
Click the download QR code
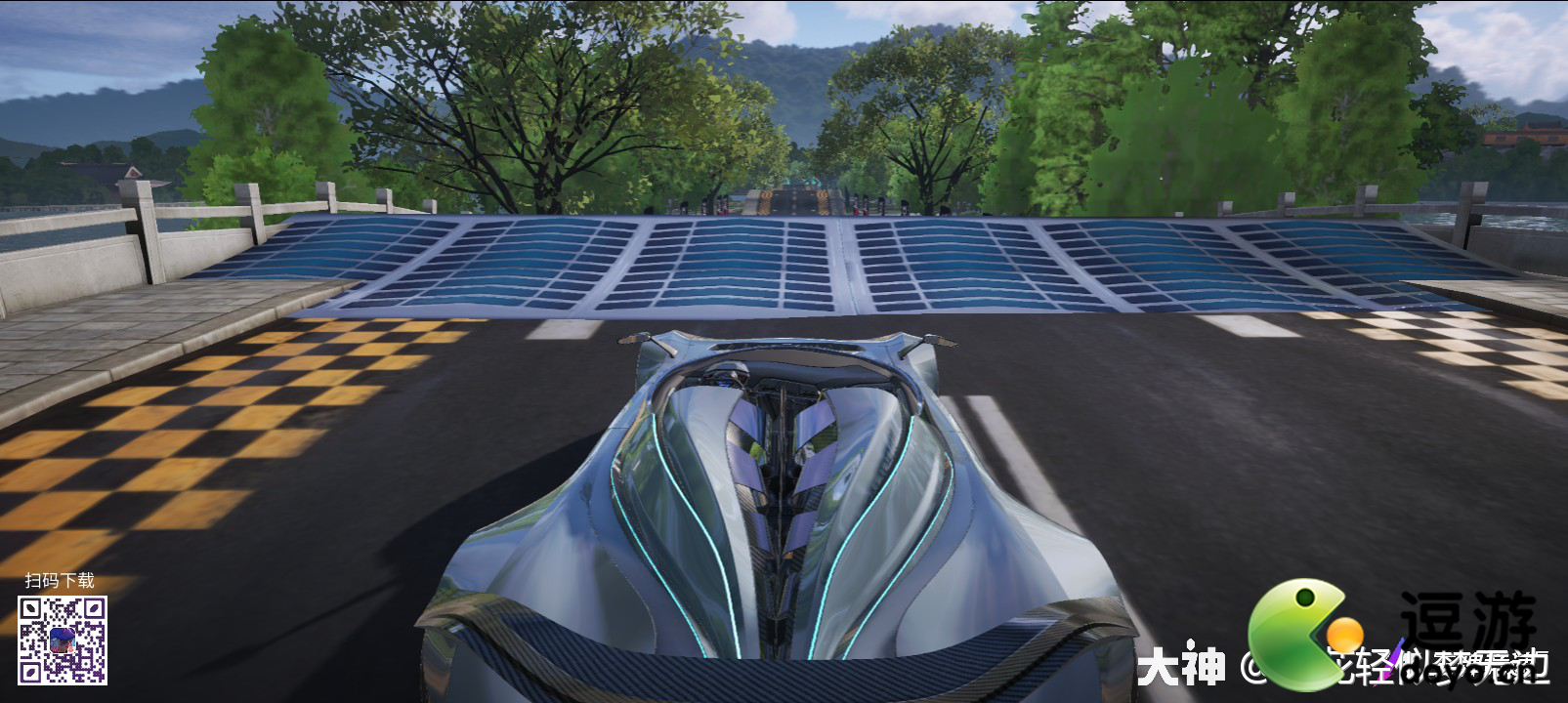(x=63, y=640)
